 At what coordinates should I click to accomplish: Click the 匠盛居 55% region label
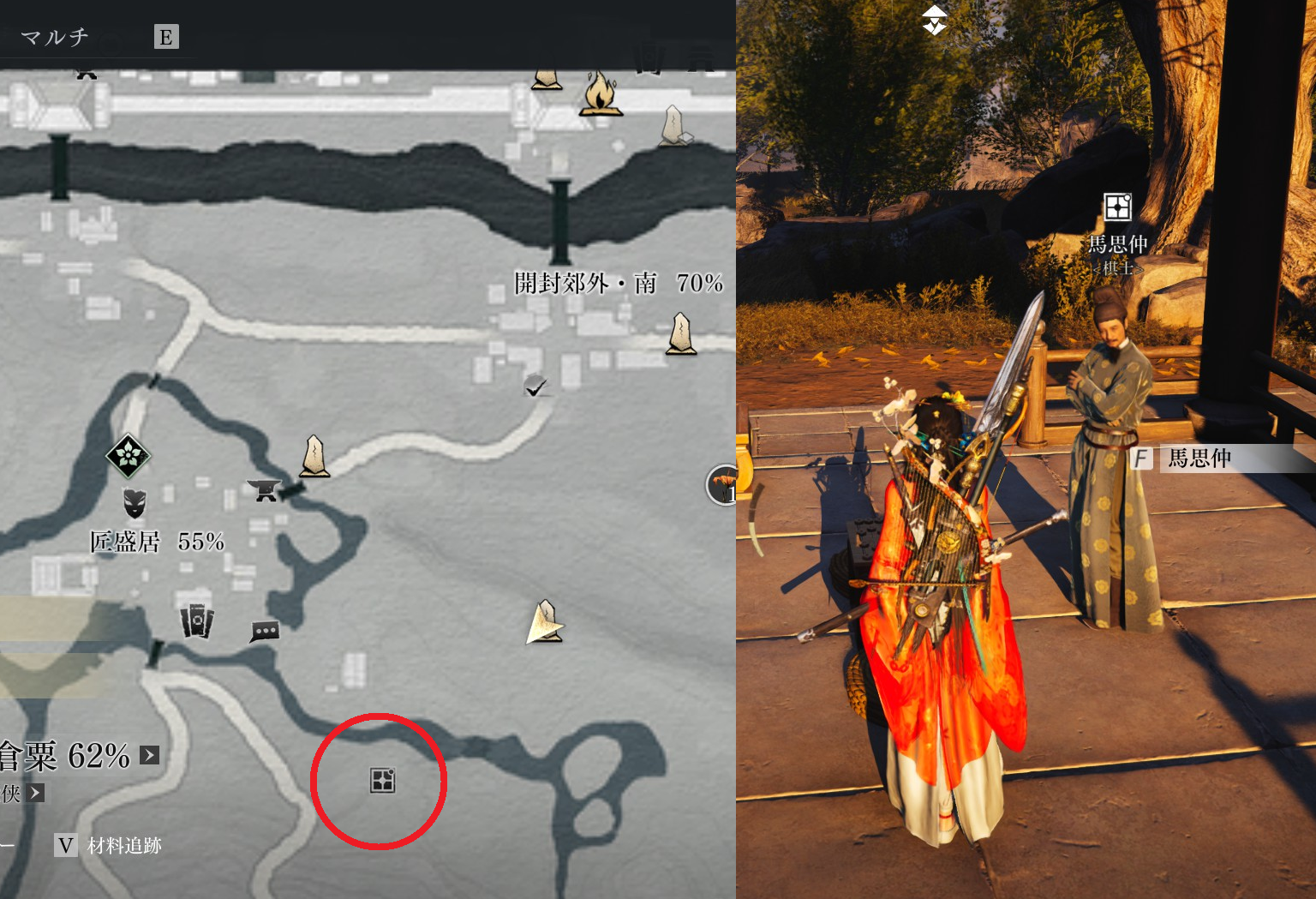pyautogui.click(x=158, y=542)
